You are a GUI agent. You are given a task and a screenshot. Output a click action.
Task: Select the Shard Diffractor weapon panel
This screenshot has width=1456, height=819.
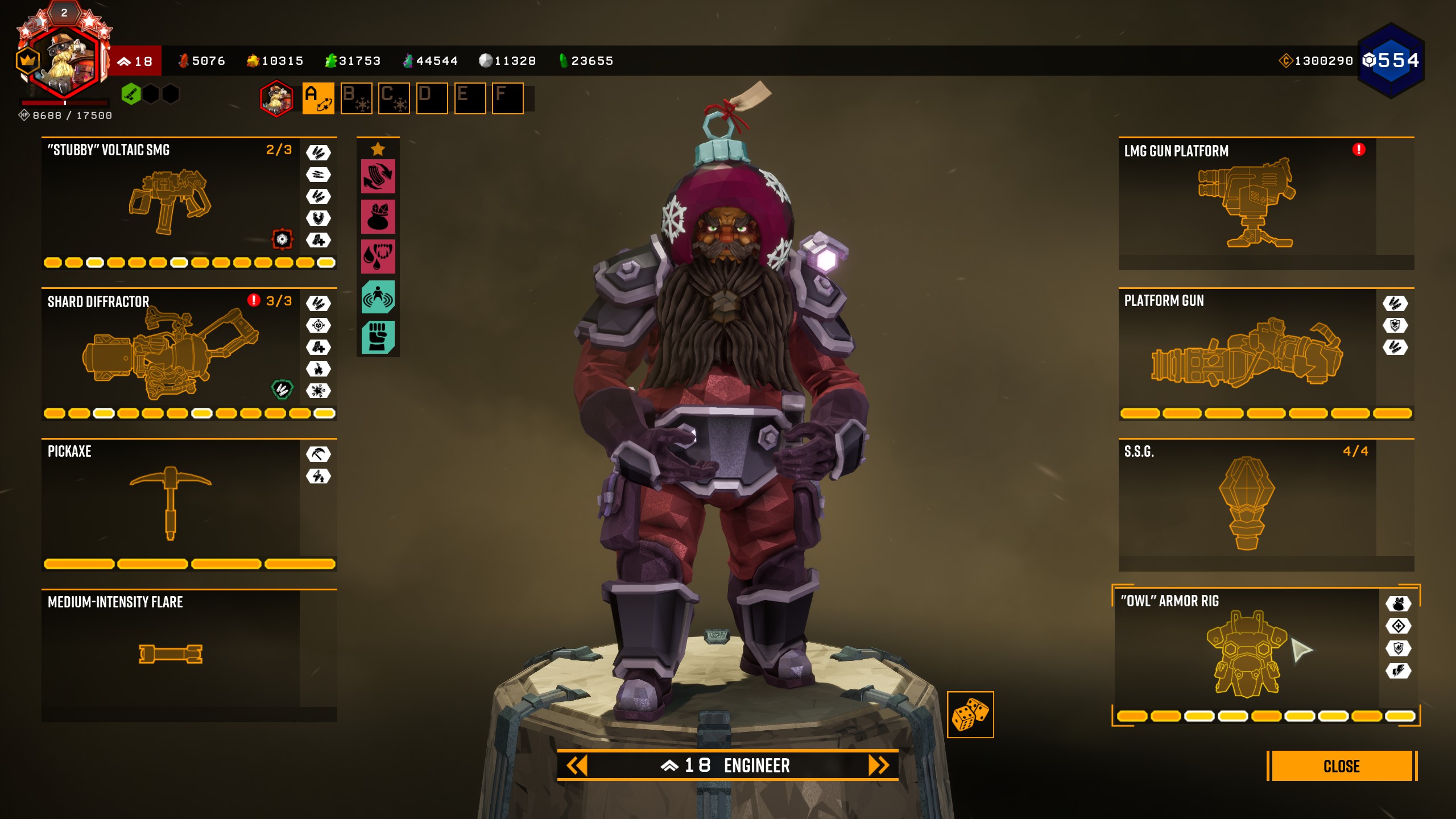[x=171, y=353]
